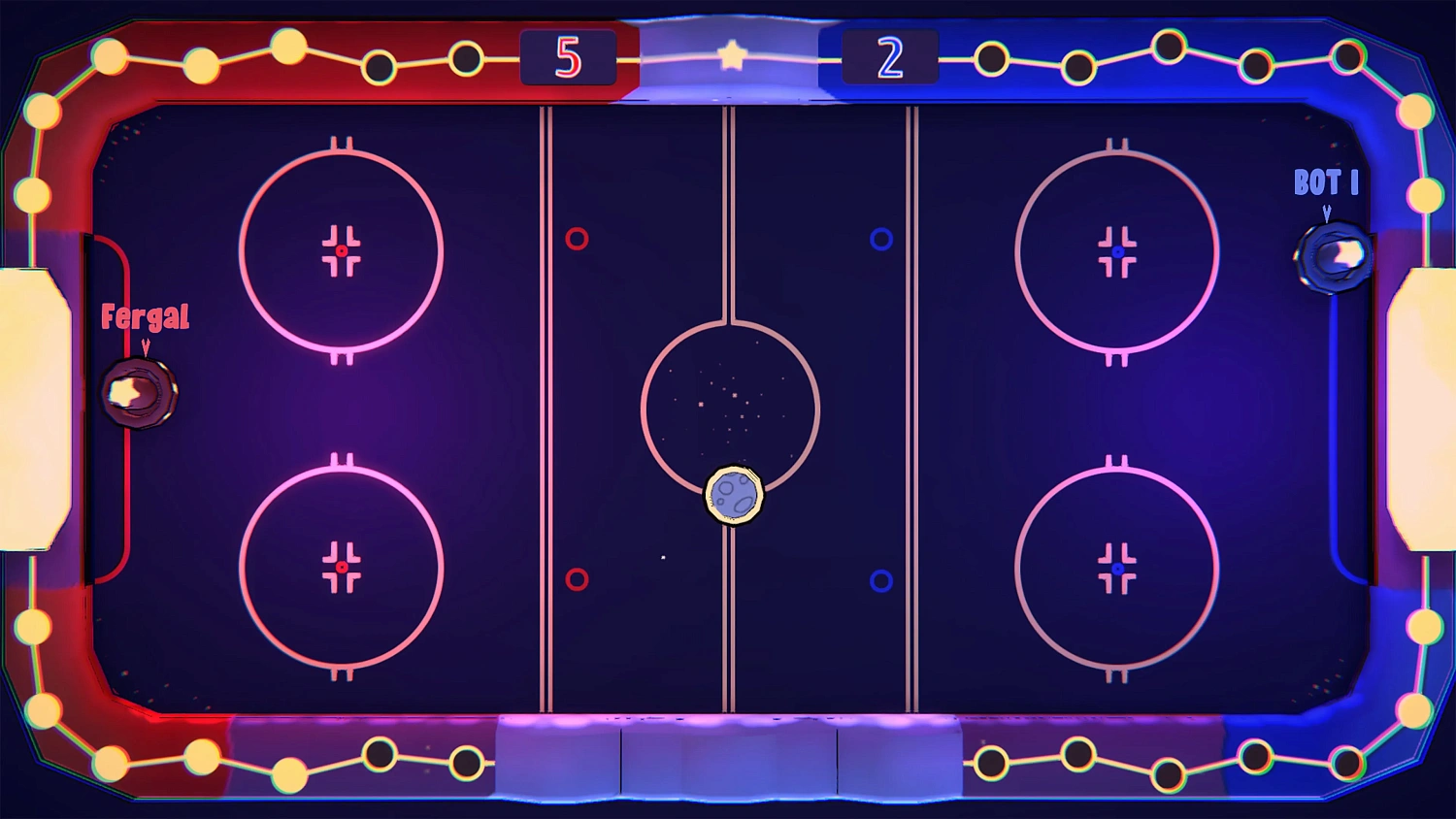
Task: Click the Fergal player name label
Action: [146, 317]
